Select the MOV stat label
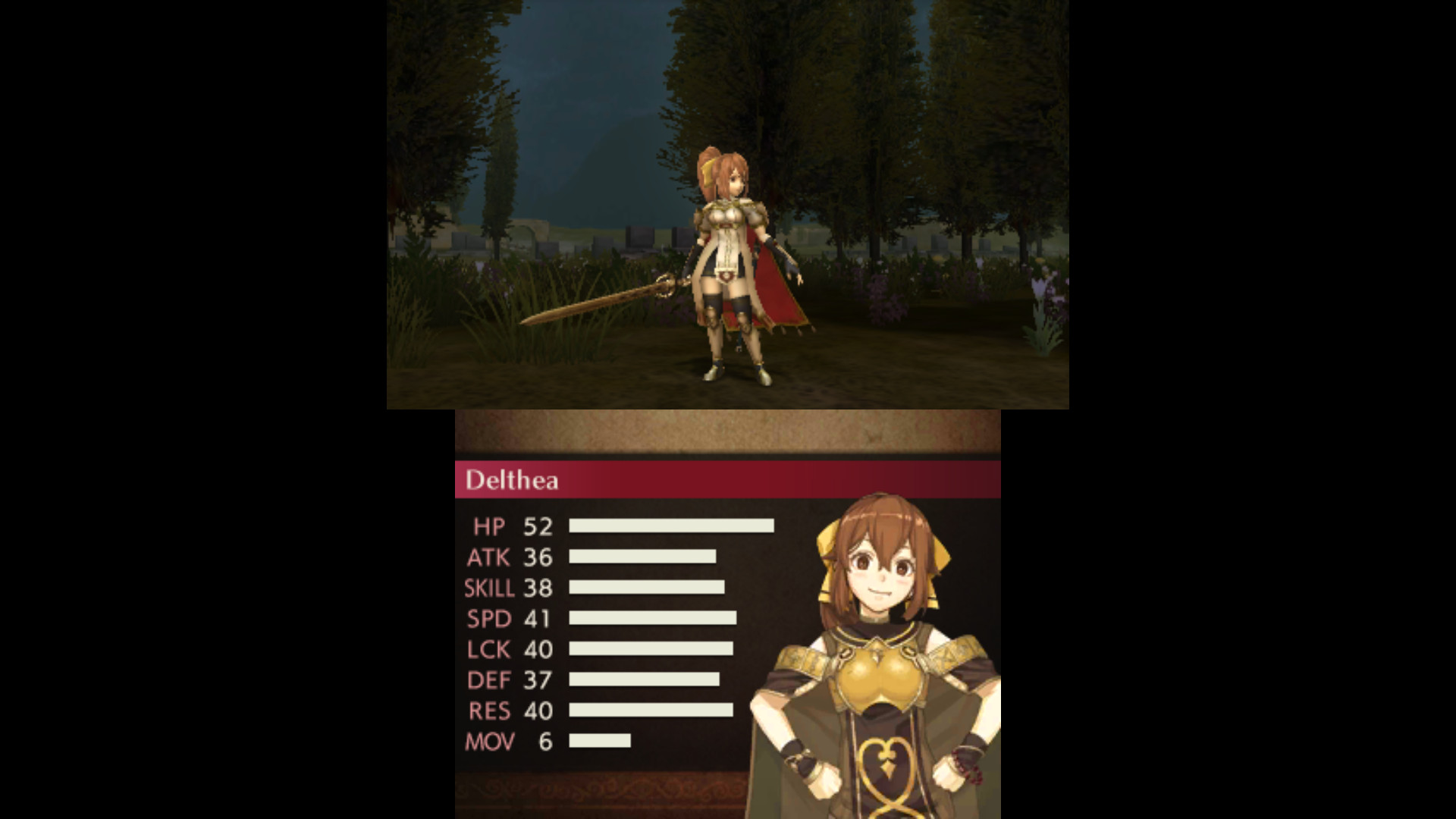The image size is (1456, 819). pyautogui.click(x=489, y=742)
